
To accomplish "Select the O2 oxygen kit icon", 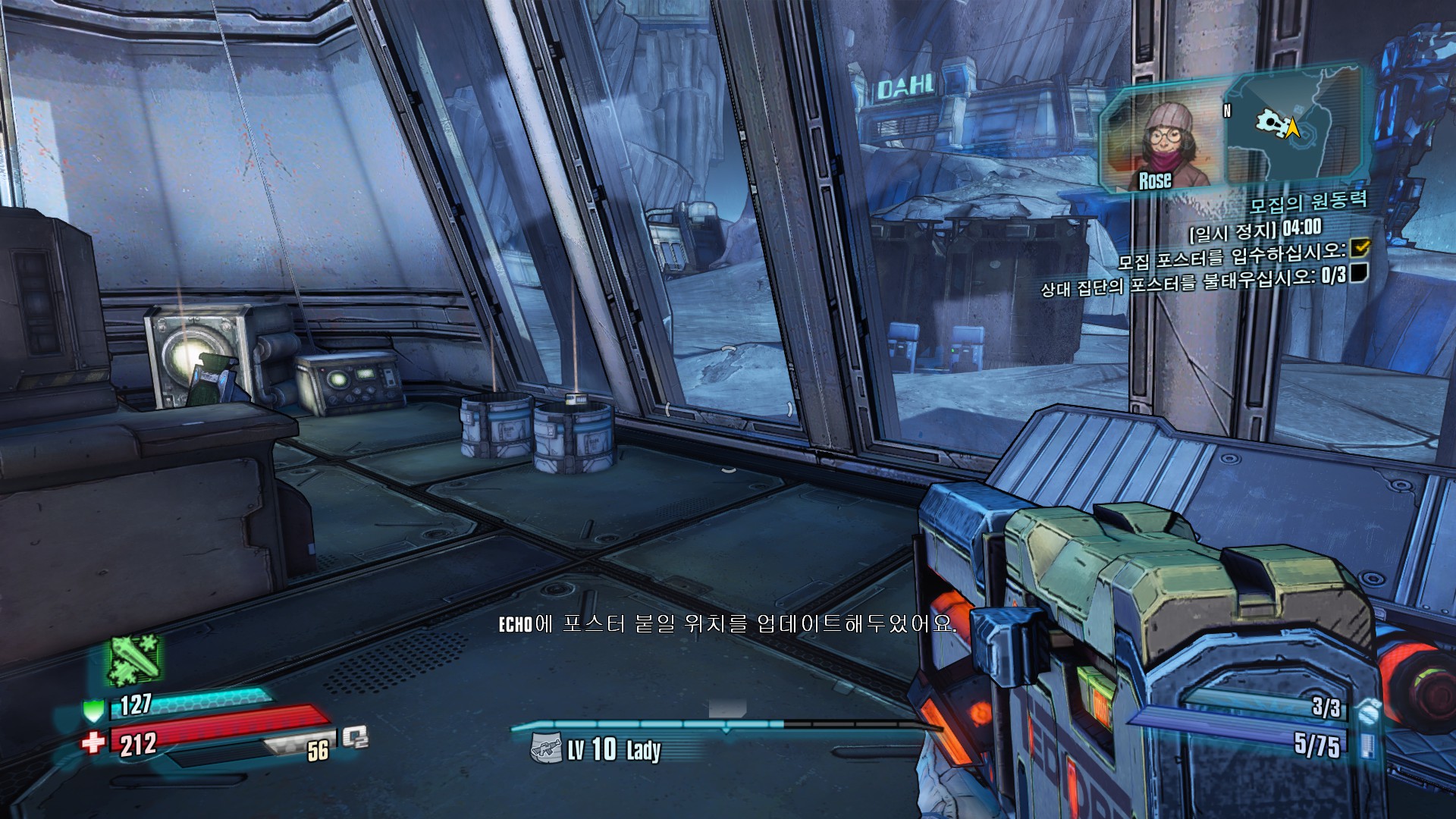I will (354, 737).
